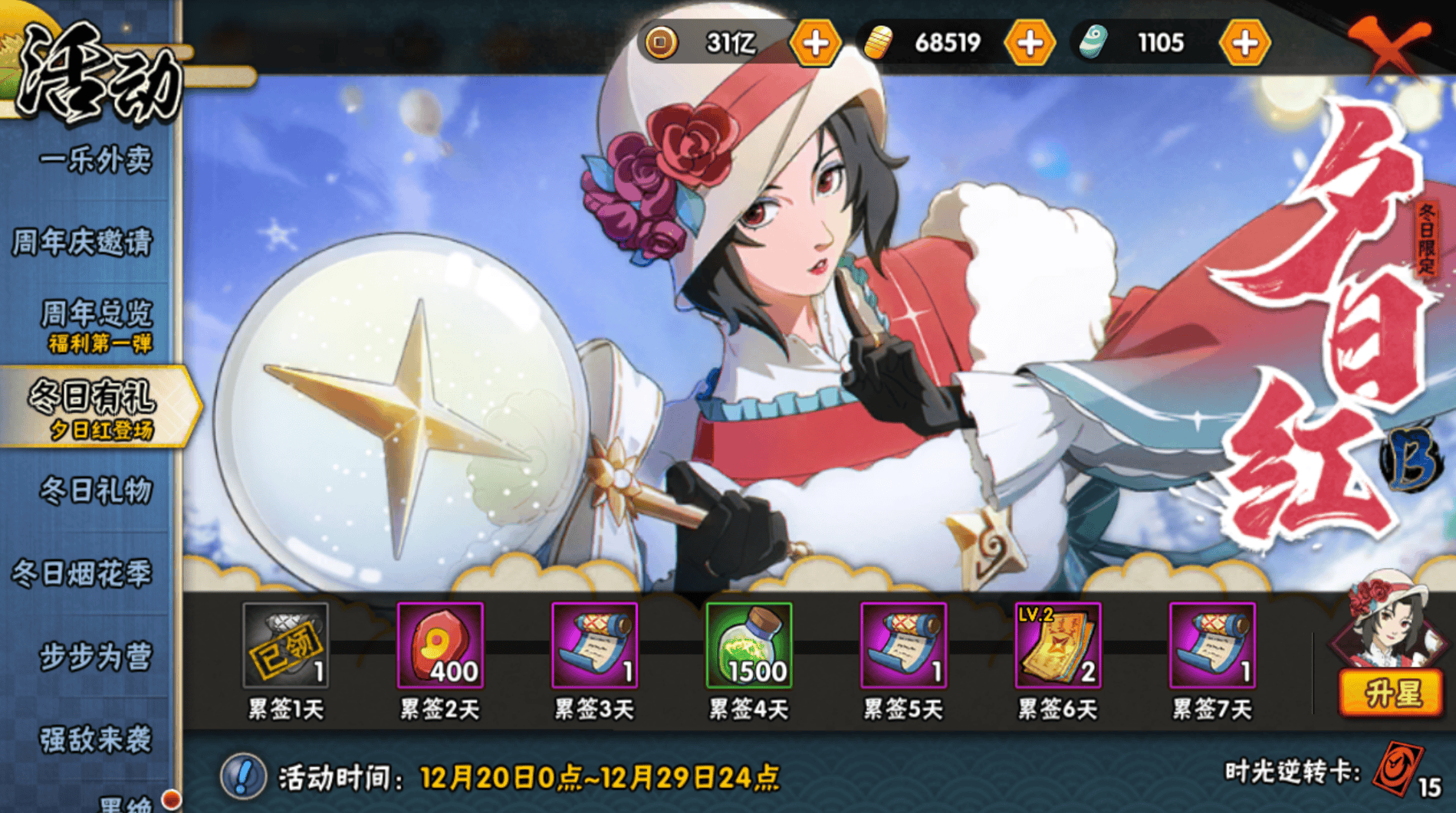
Task: Click the plus button beside 1105 tickets
Action: (1244, 43)
